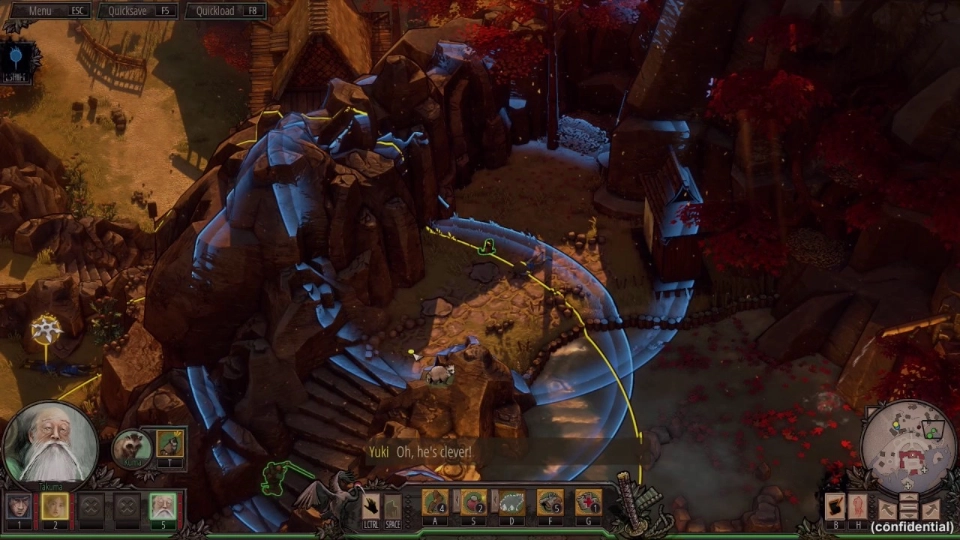Switch to Yuki's highlighted portrait
This screenshot has width=960, height=540.
55,506
